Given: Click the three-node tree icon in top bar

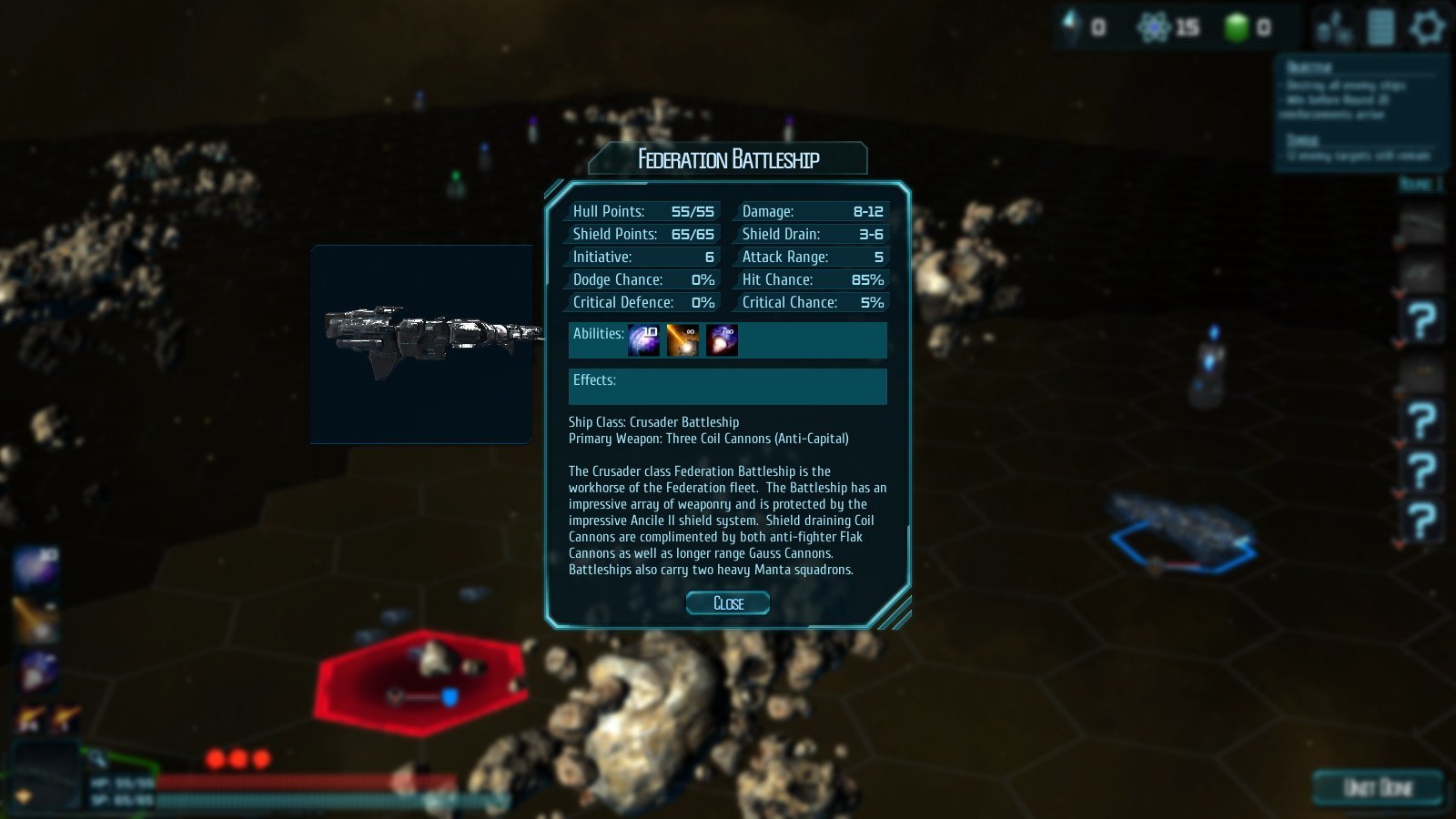Looking at the screenshot, I should 1334,29.
